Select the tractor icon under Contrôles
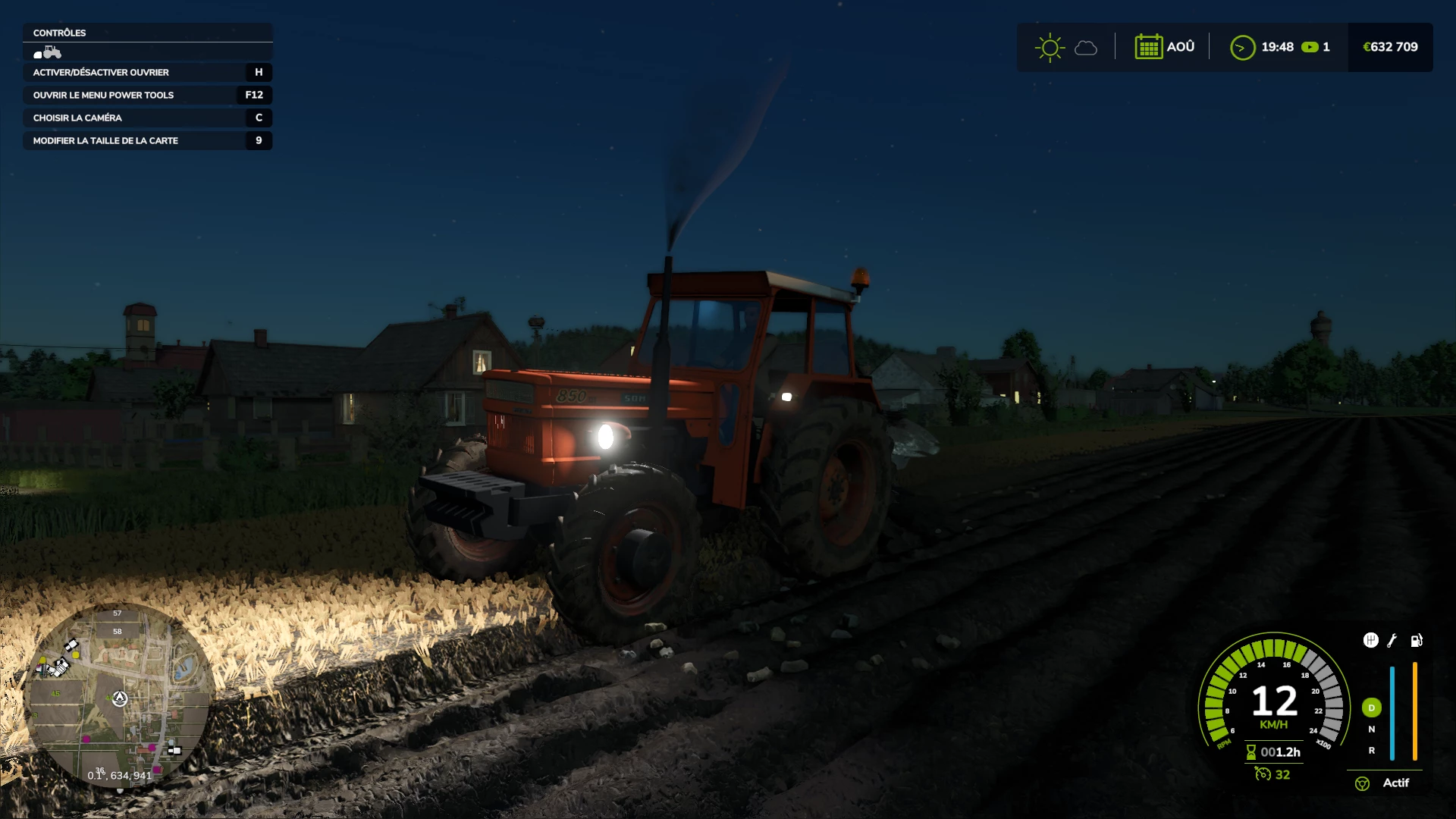The height and width of the screenshot is (819, 1456). pos(48,52)
